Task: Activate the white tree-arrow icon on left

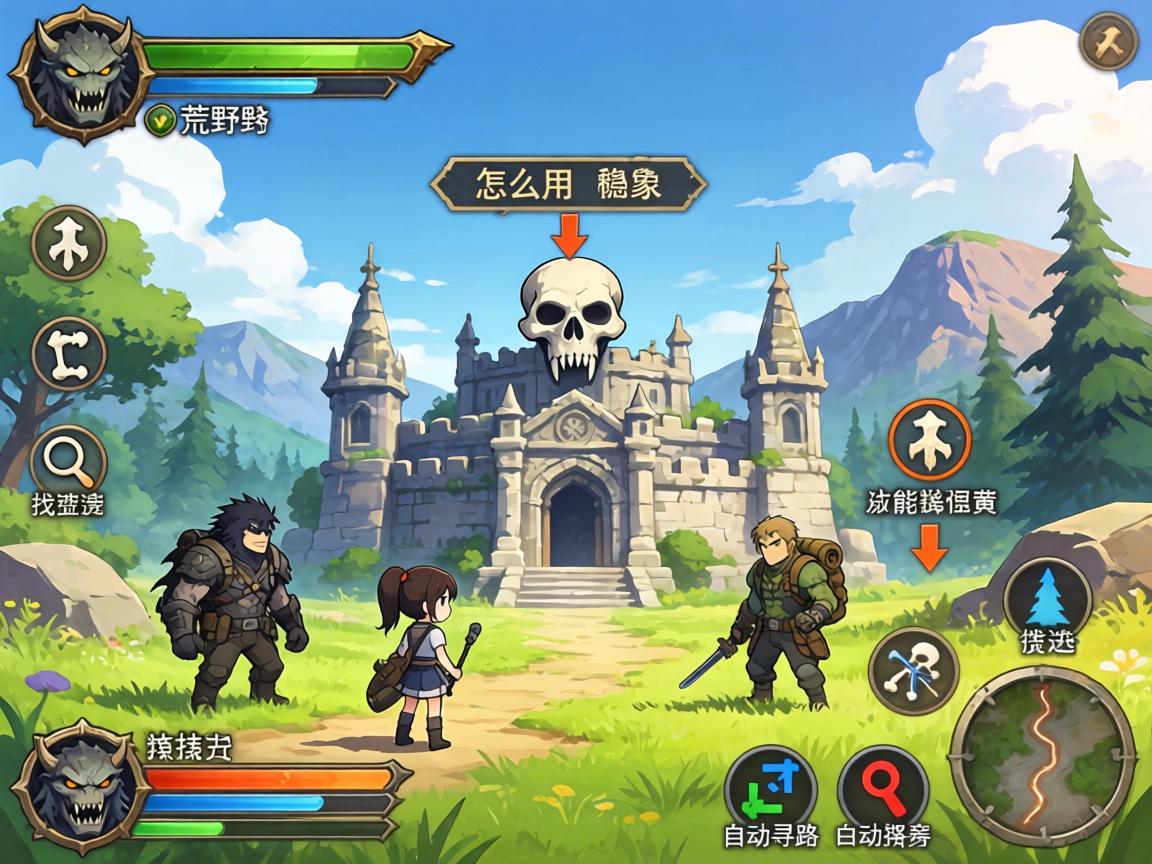Action: point(68,244)
